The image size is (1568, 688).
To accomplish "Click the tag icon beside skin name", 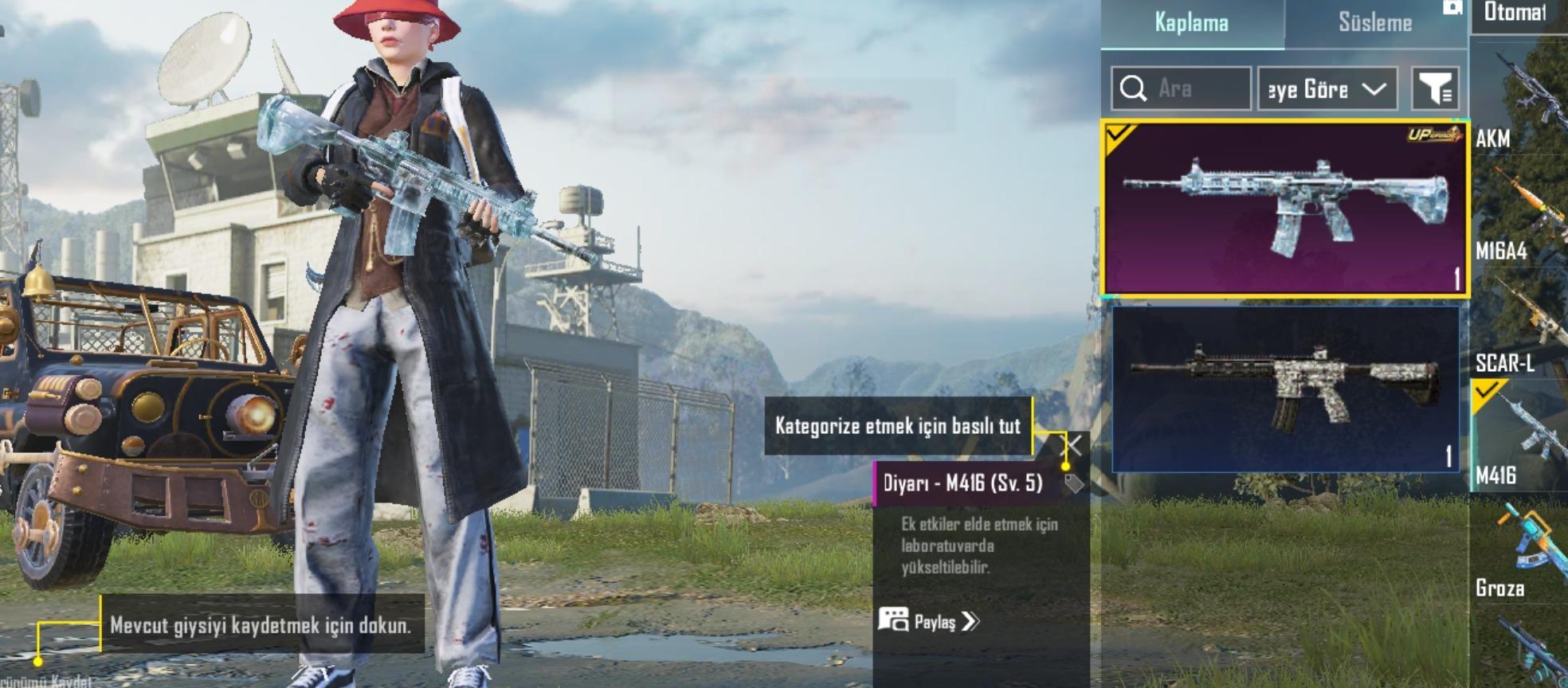I will [x=1073, y=483].
